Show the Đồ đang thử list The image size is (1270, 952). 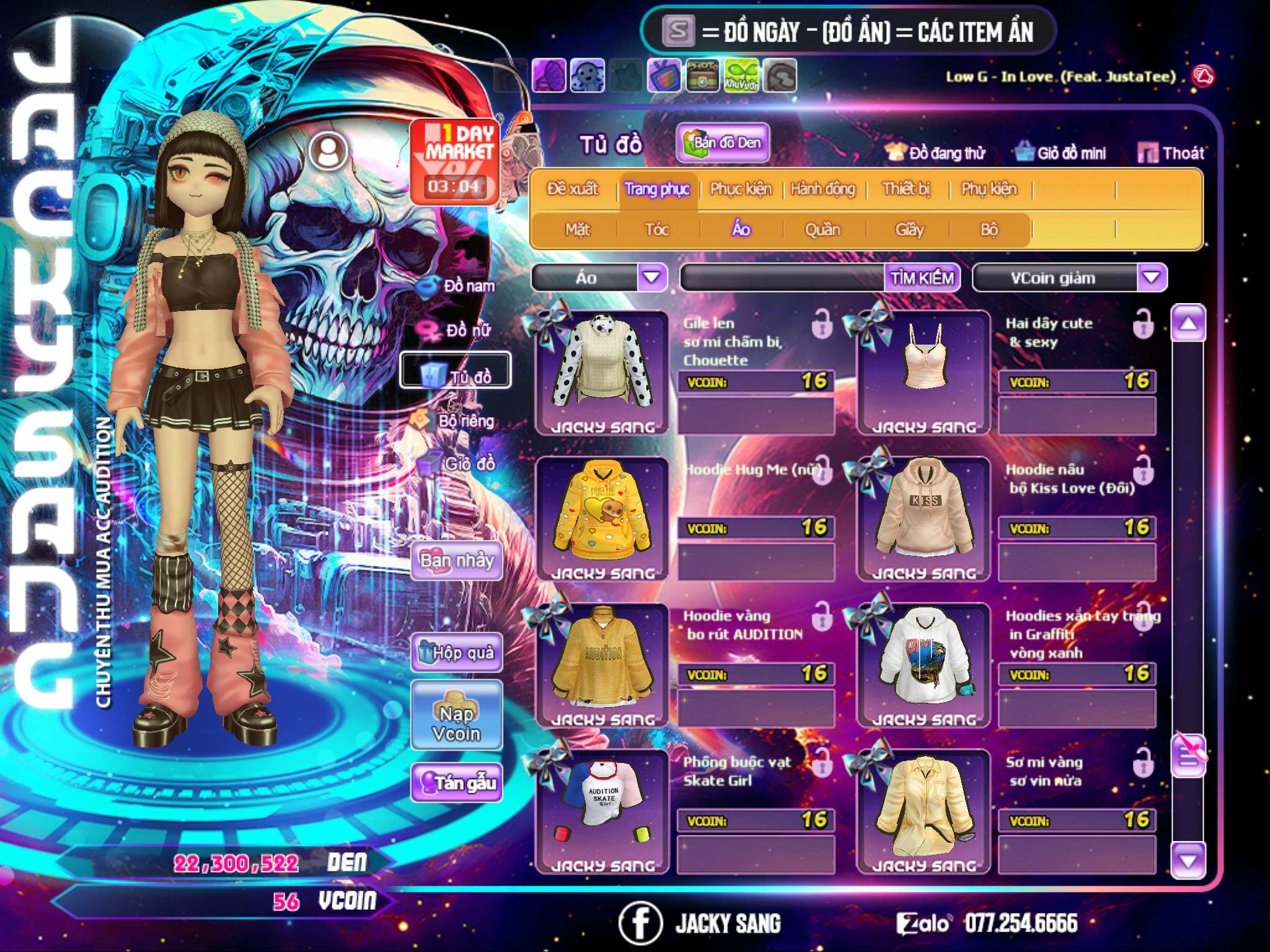click(x=935, y=153)
